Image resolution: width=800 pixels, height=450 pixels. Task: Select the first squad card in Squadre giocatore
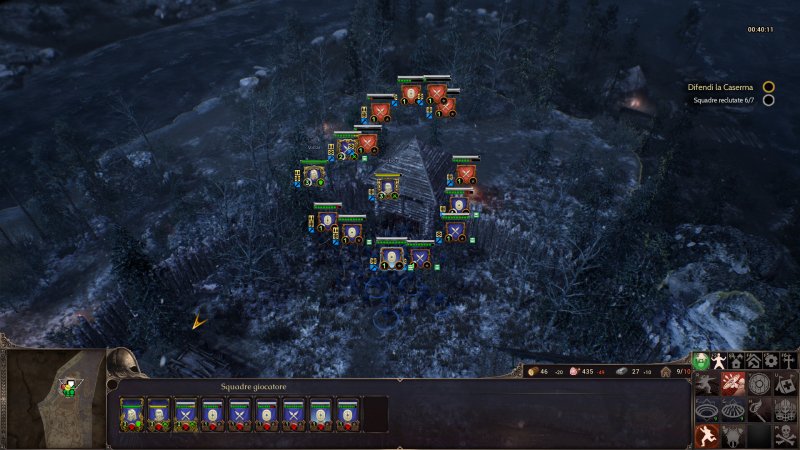[132, 413]
